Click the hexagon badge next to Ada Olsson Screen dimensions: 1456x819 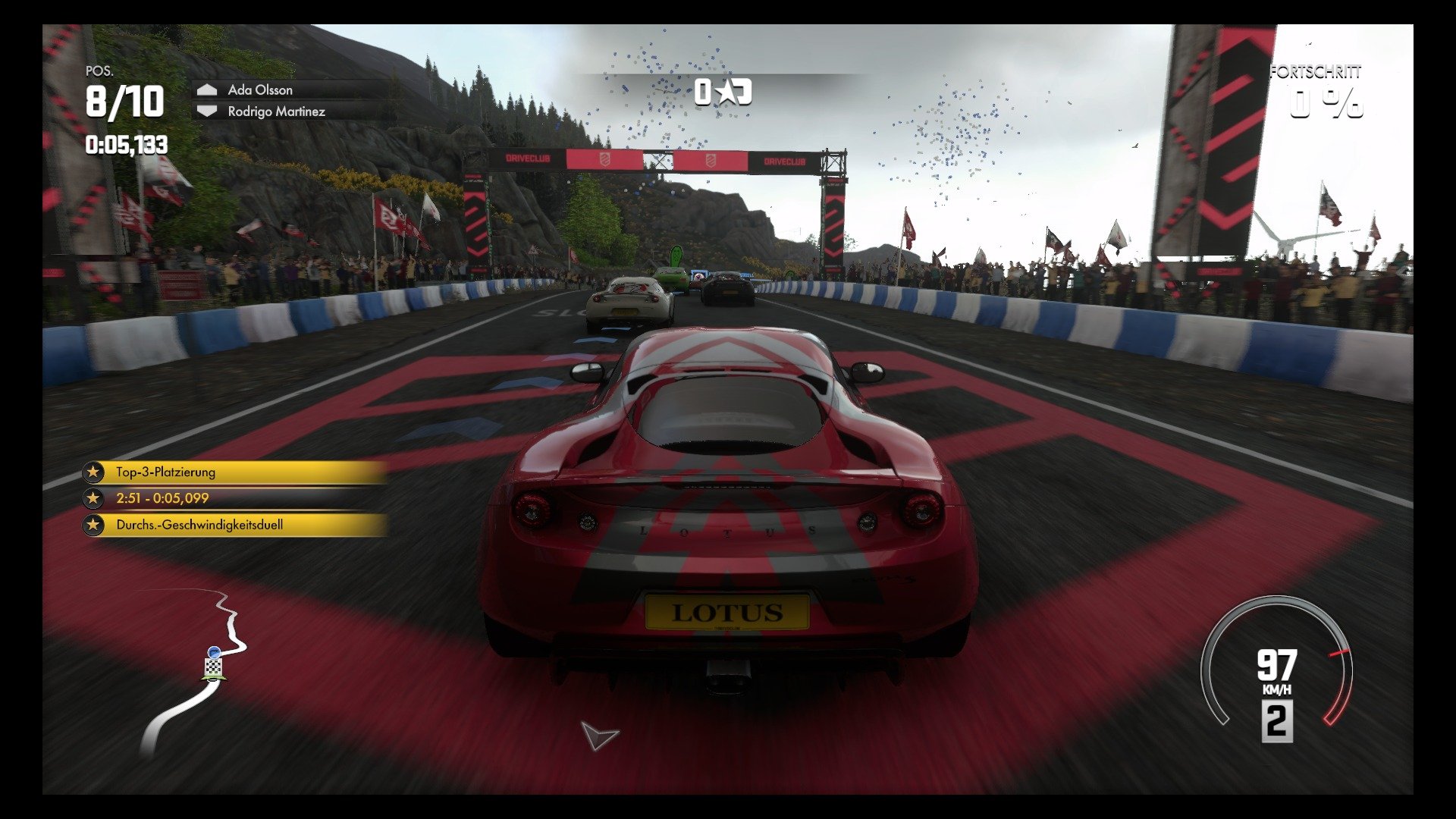click(x=206, y=89)
